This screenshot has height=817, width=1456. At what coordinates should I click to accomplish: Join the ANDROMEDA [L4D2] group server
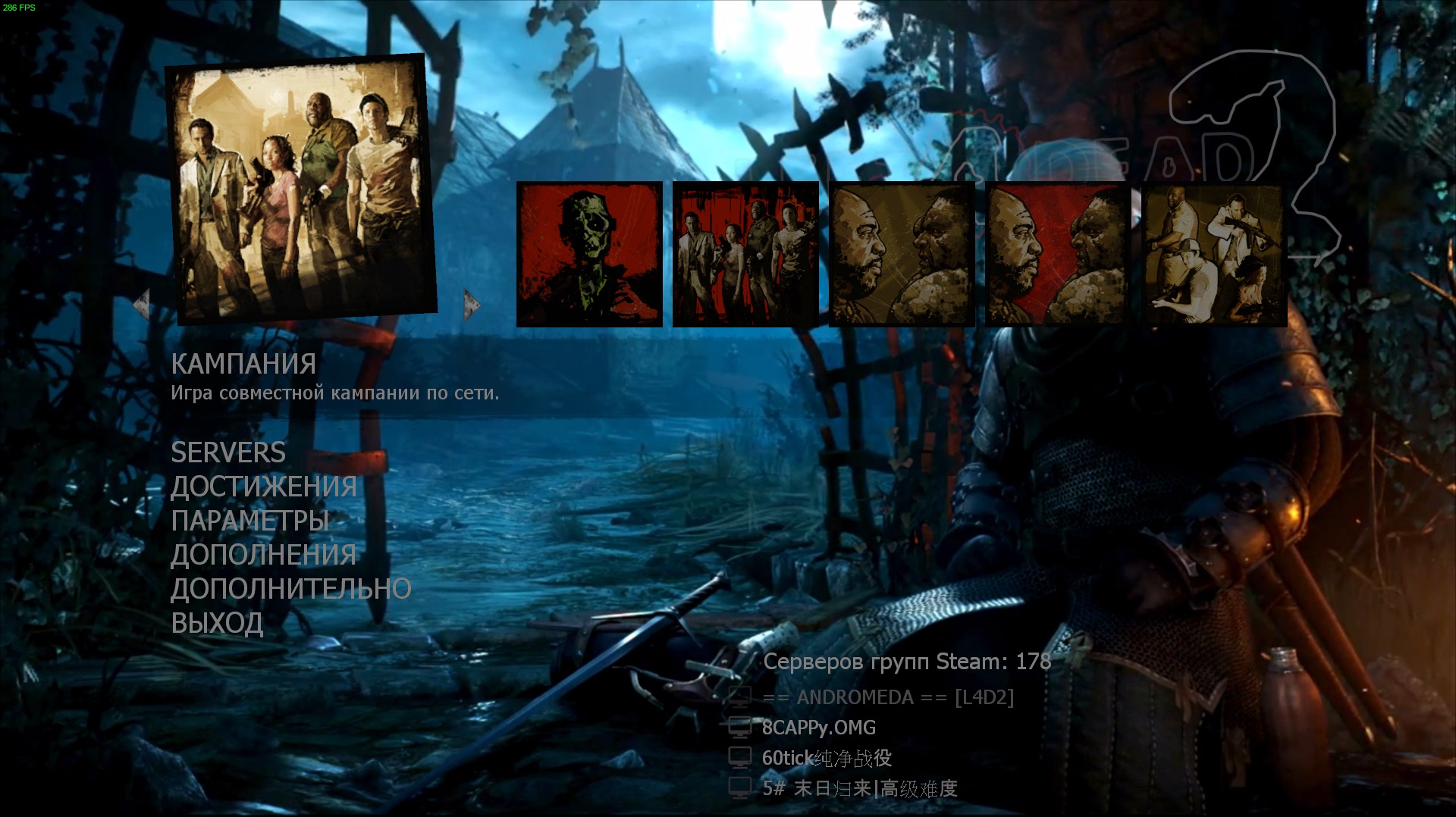coord(887,697)
